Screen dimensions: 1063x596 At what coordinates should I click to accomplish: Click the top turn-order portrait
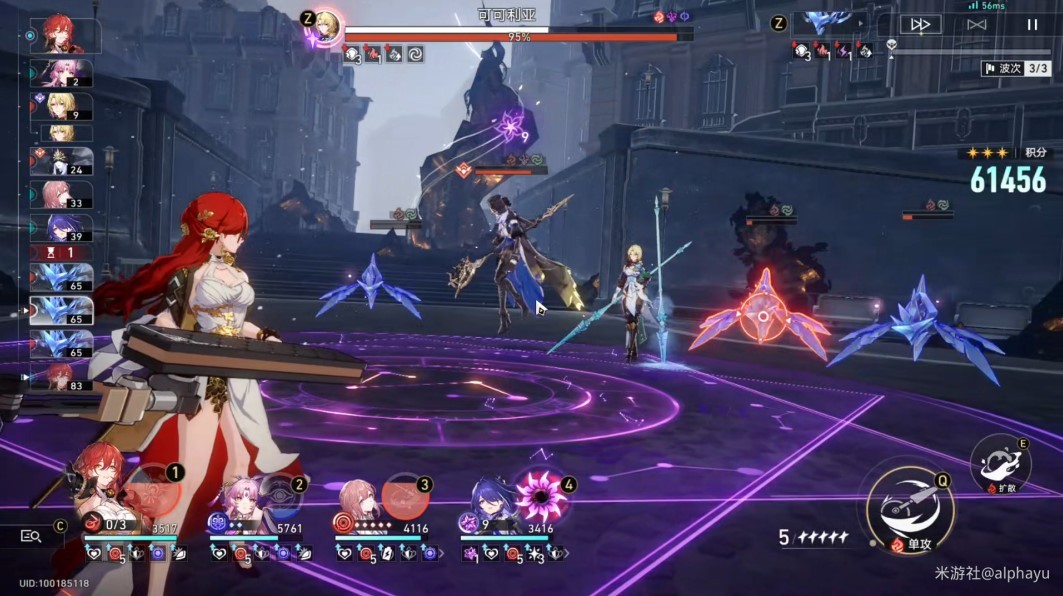pyautogui.click(x=66, y=36)
